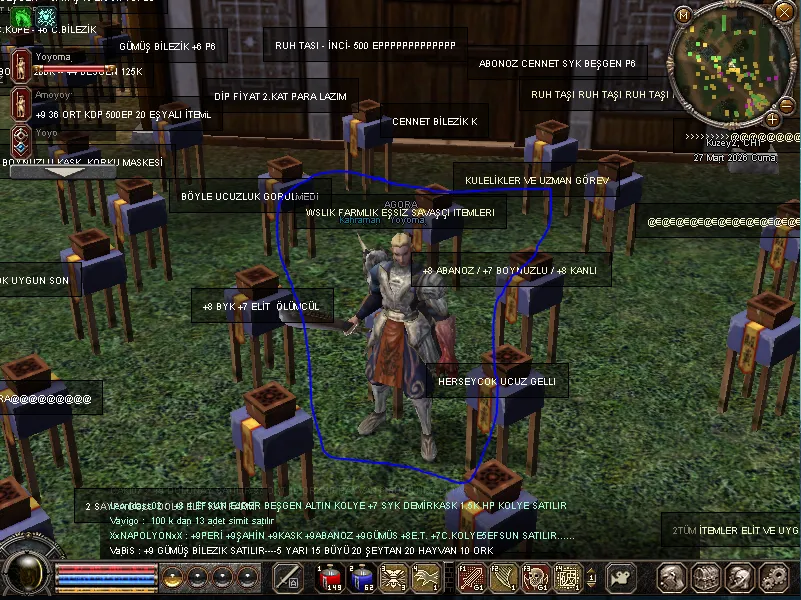Select party member Amoyoy's portrait

click(20, 102)
